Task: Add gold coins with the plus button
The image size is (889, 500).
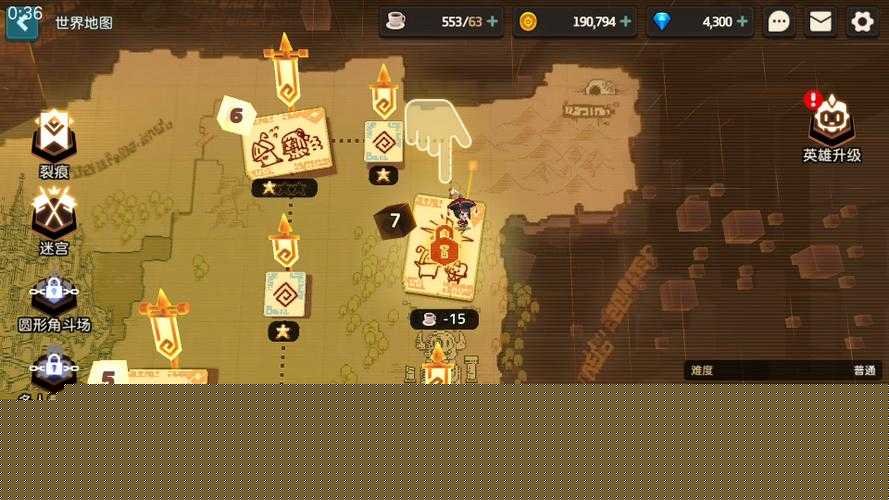Action: [x=626, y=21]
